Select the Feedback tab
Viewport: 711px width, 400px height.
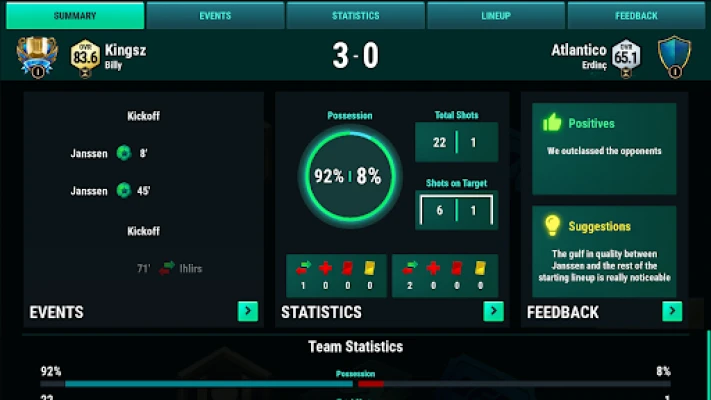click(636, 16)
